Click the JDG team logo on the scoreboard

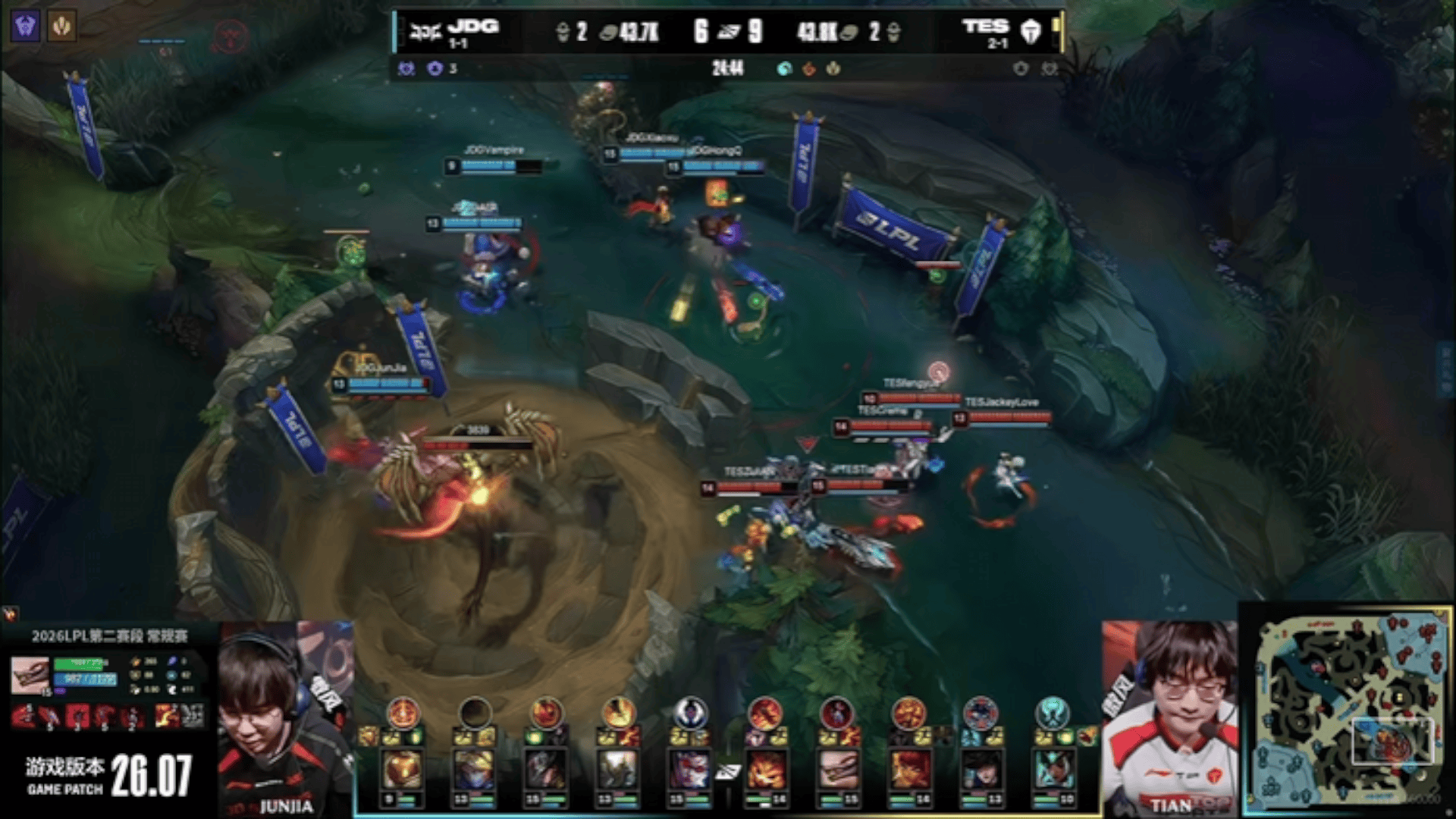click(425, 32)
